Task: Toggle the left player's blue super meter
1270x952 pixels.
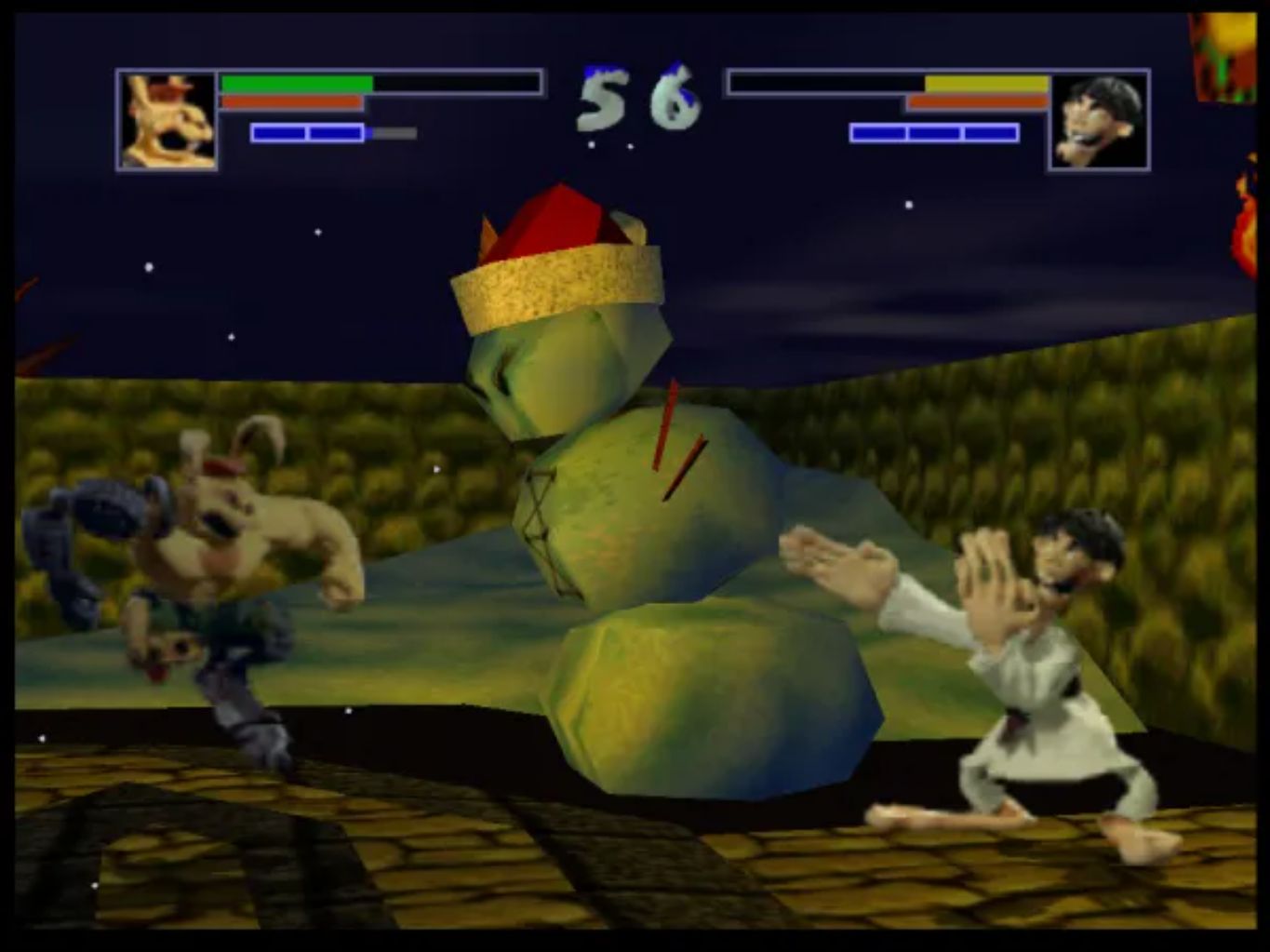Action: click(307, 133)
